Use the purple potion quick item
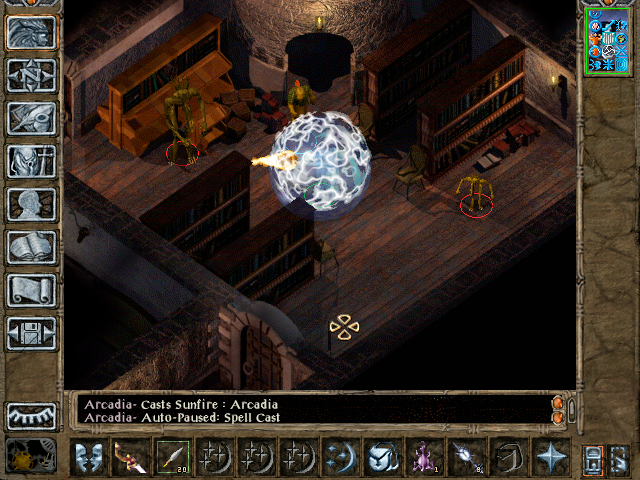 pyautogui.click(x=425, y=457)
